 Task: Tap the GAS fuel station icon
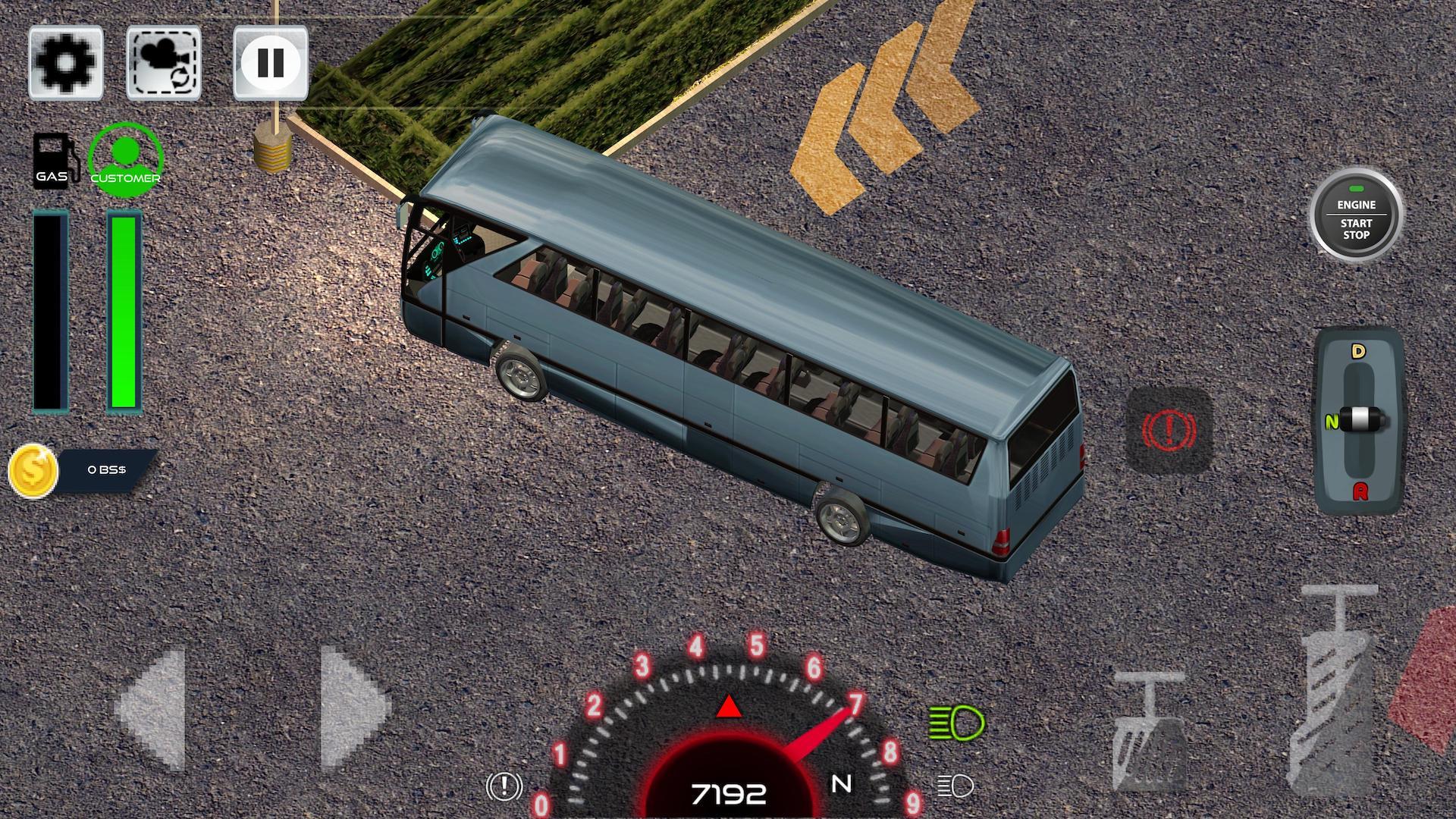(x=54, y=160)
